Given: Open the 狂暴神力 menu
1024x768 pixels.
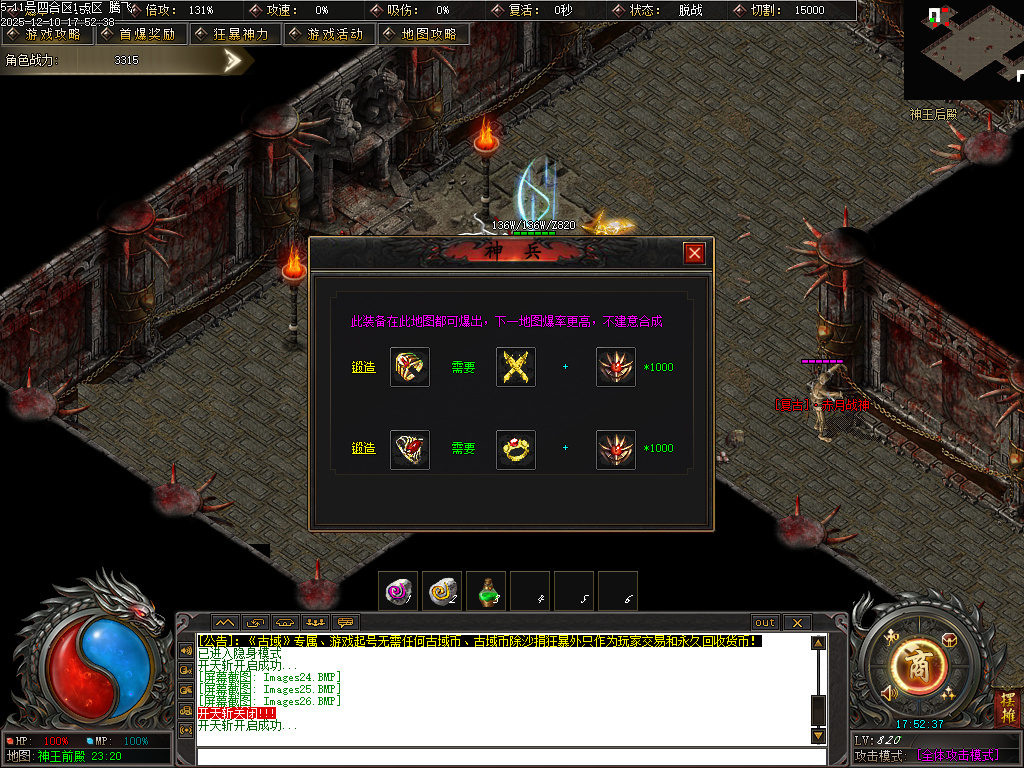Looking at the screenshot, I should (234, 34).
